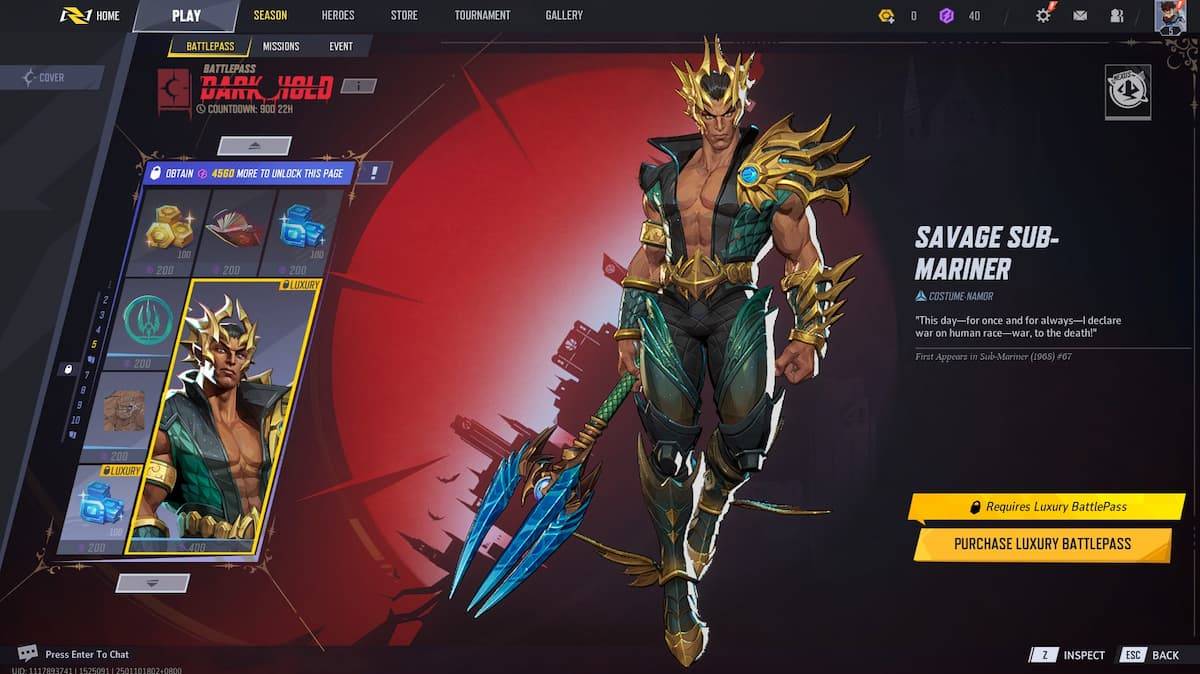Open the Tournament menu
The width and height of the screenshot is (1200, 674).
pos(482,15)
